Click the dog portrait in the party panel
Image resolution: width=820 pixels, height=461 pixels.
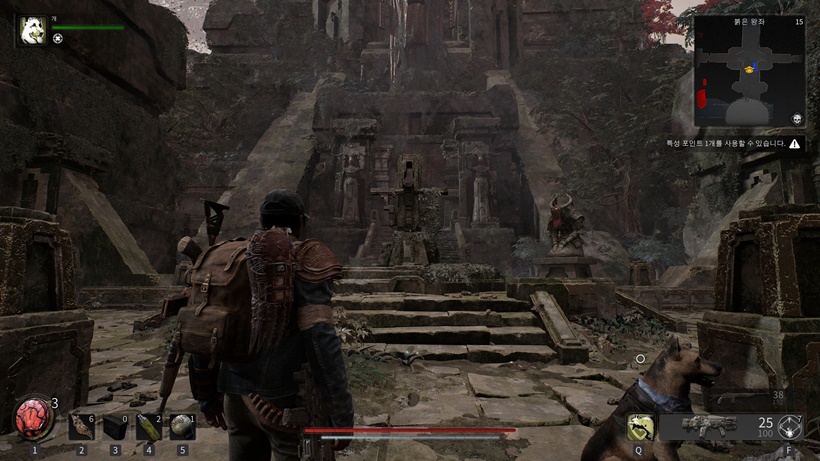coord(30,31)
